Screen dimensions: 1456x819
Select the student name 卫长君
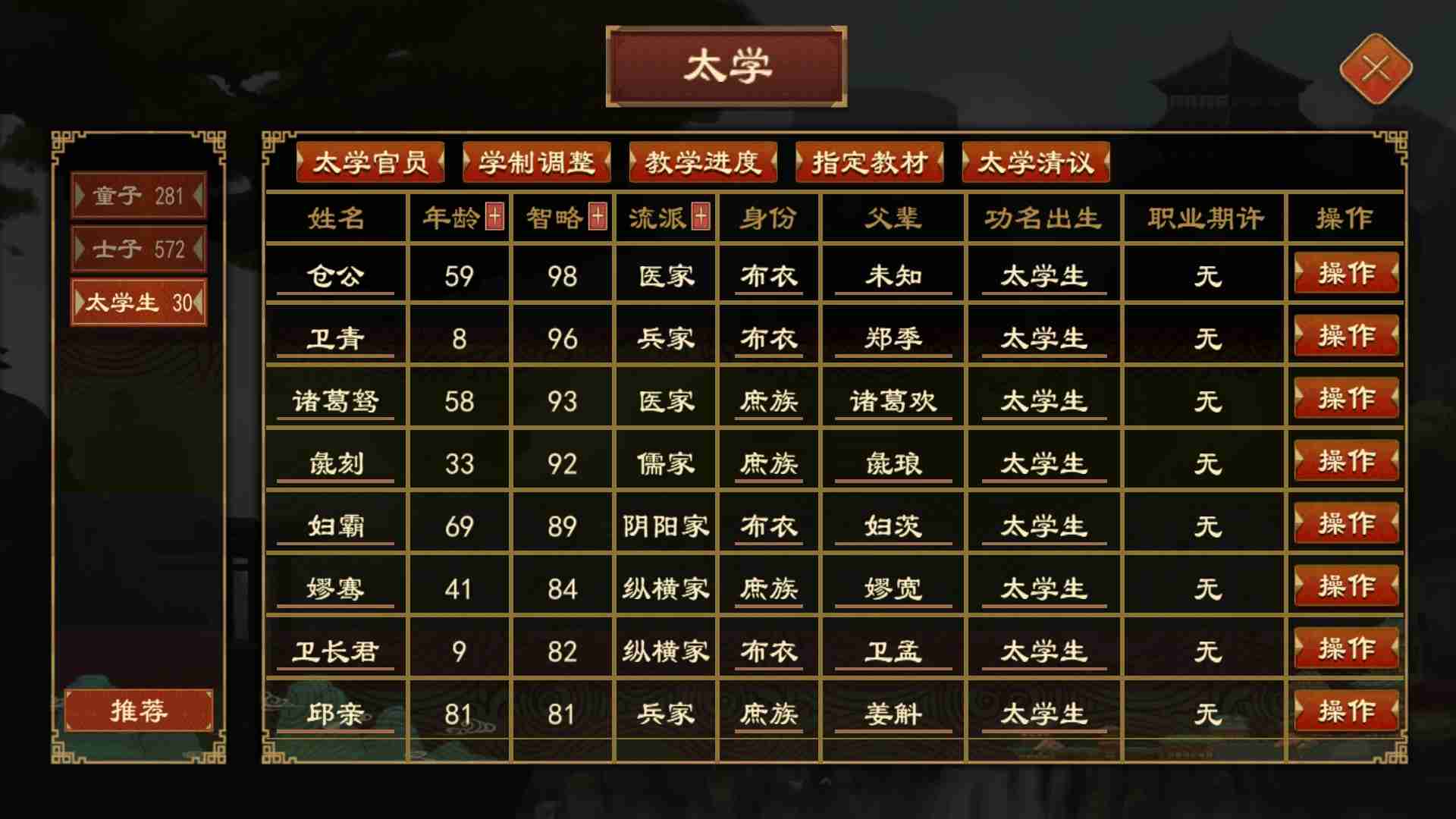tap(337, 648)
